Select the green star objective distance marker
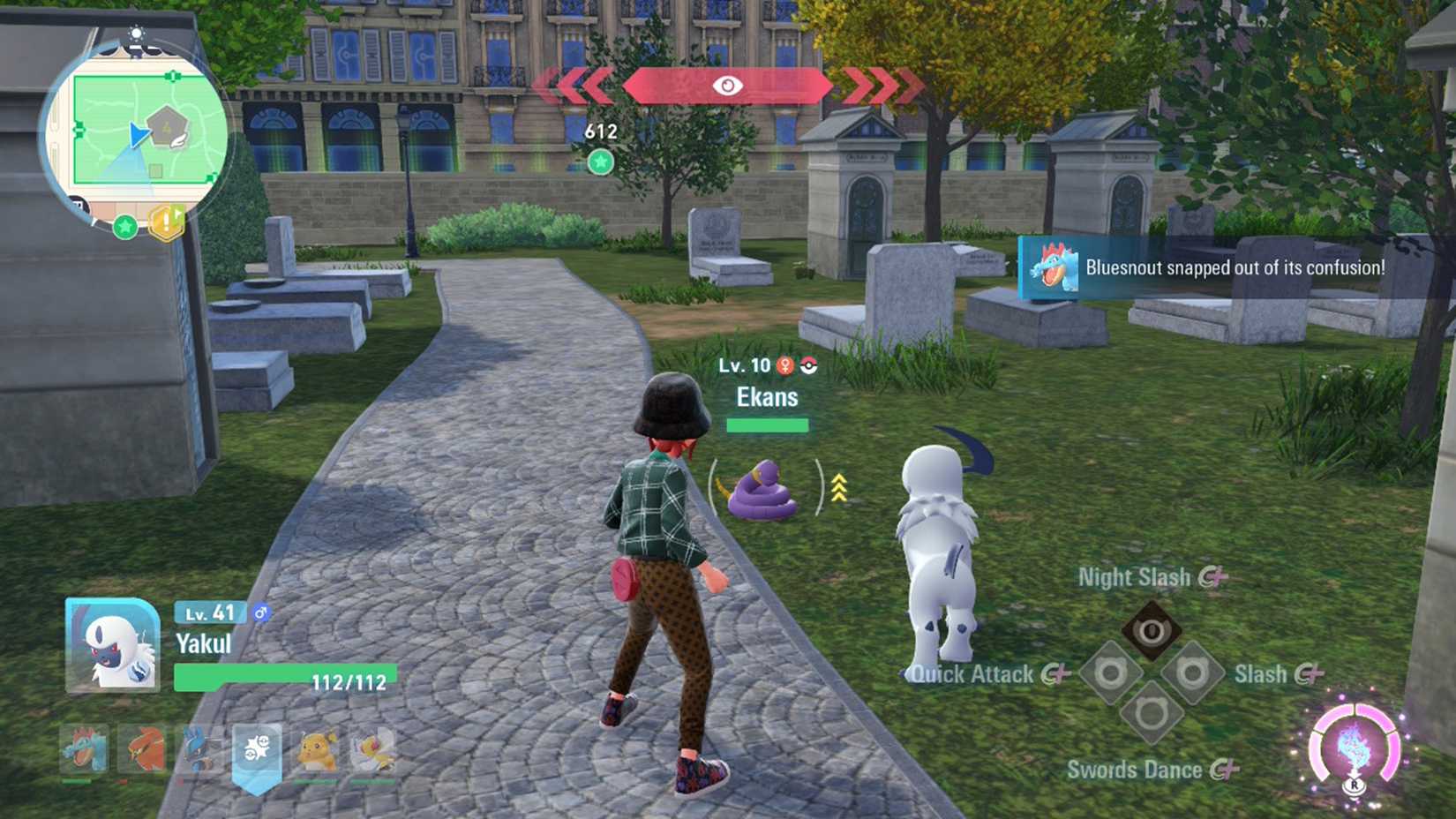 [x=601, y=162]
